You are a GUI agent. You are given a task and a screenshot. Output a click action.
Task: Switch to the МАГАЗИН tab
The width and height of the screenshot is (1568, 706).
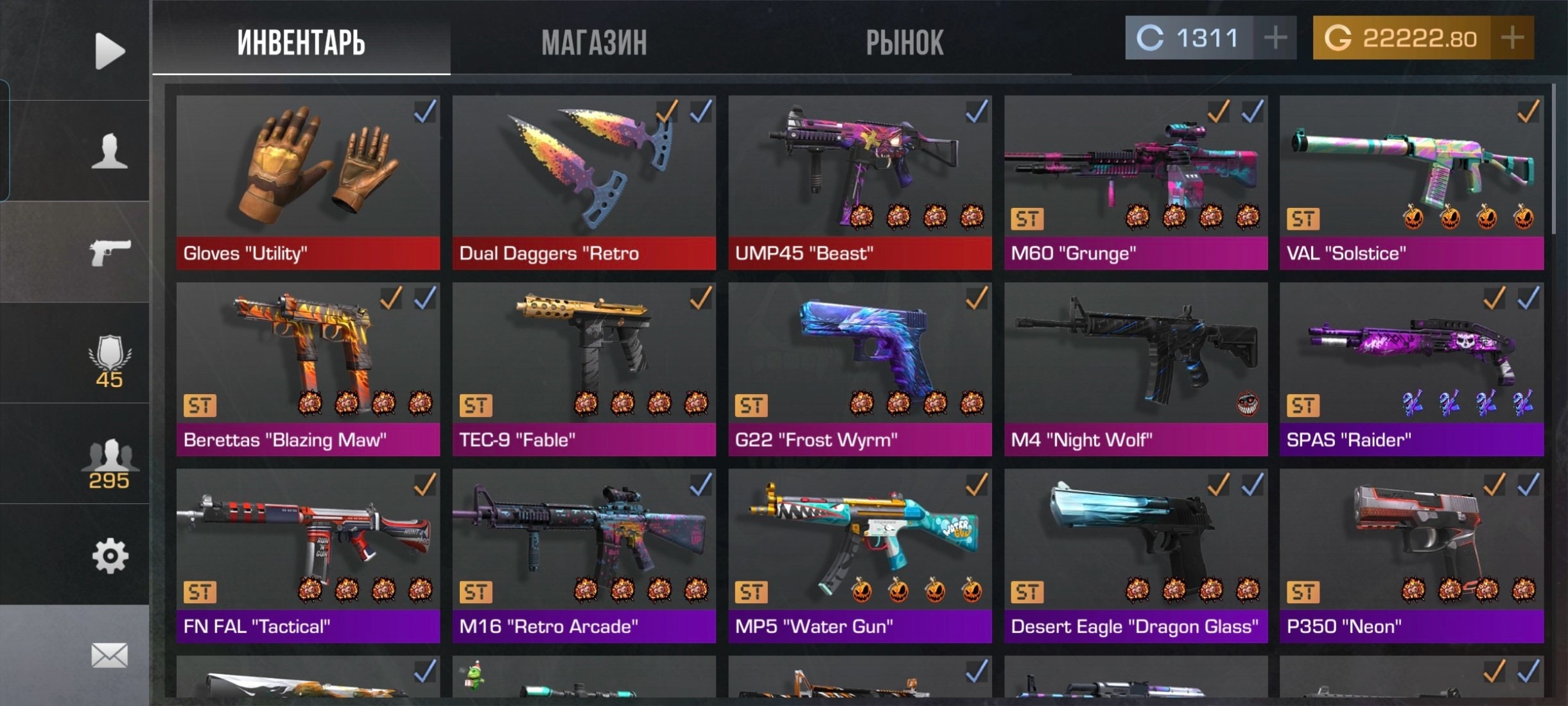[x=594, y=42]
